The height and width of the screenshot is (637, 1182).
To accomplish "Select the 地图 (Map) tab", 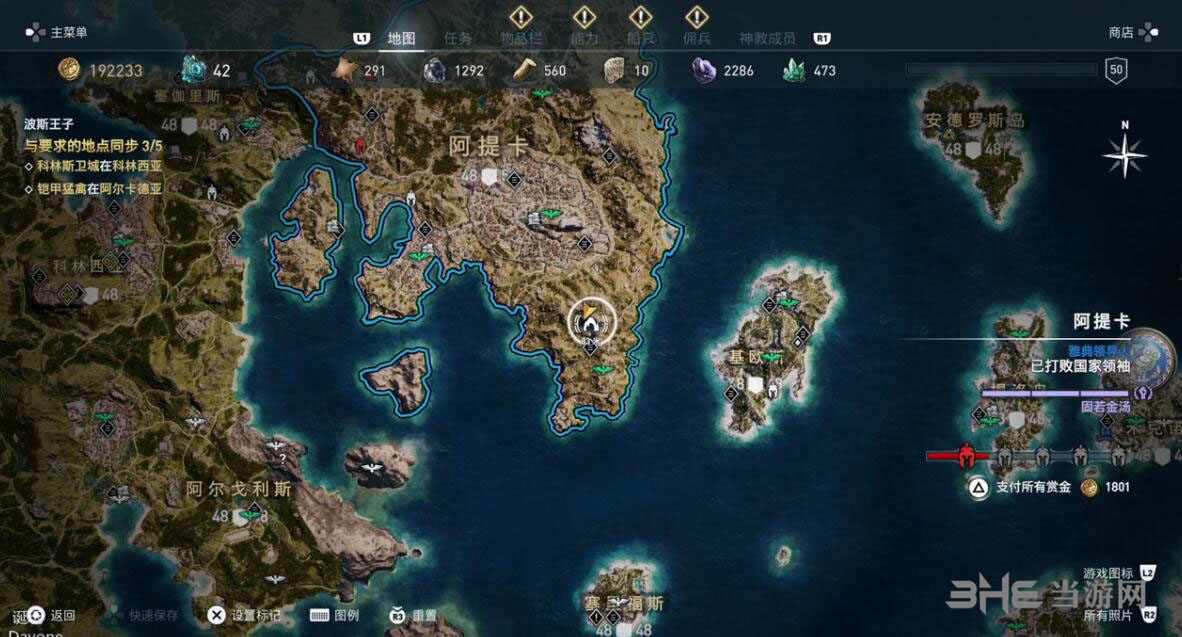I will 401,39.
